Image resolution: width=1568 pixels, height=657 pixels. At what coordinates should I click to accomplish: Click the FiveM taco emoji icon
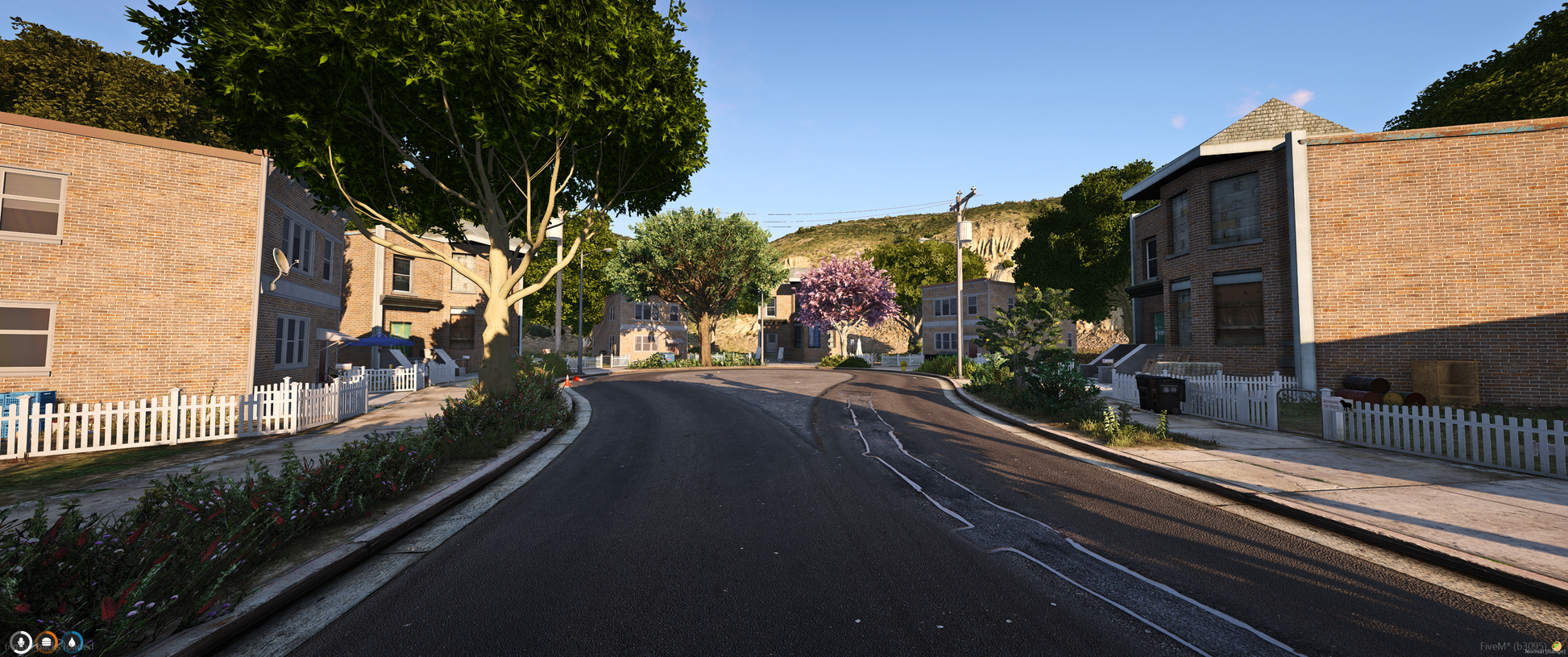pos(1557,647)
